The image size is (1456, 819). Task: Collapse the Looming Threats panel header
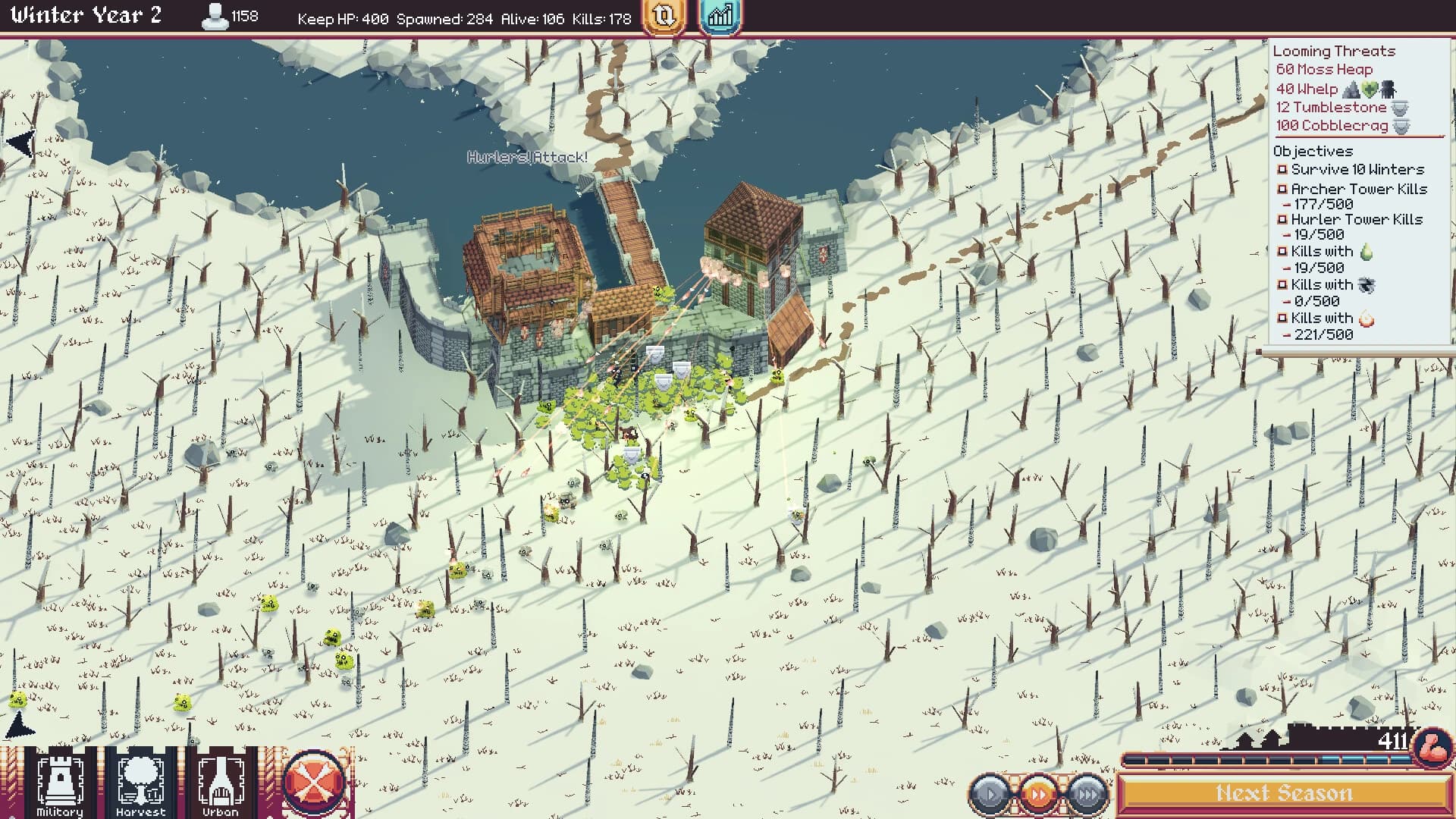point(1333,51)
